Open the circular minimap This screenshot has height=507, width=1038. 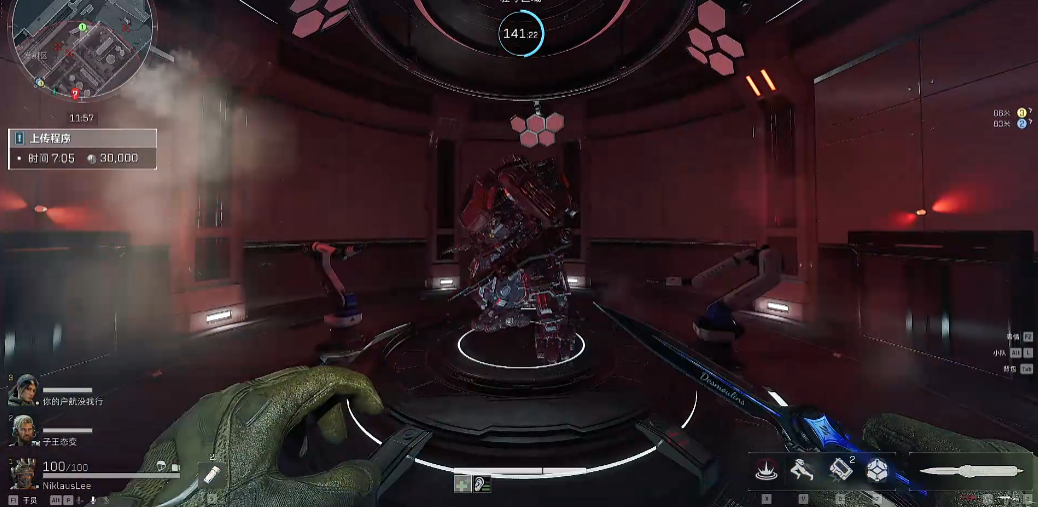pyautogui.click(x=80, y=48)
